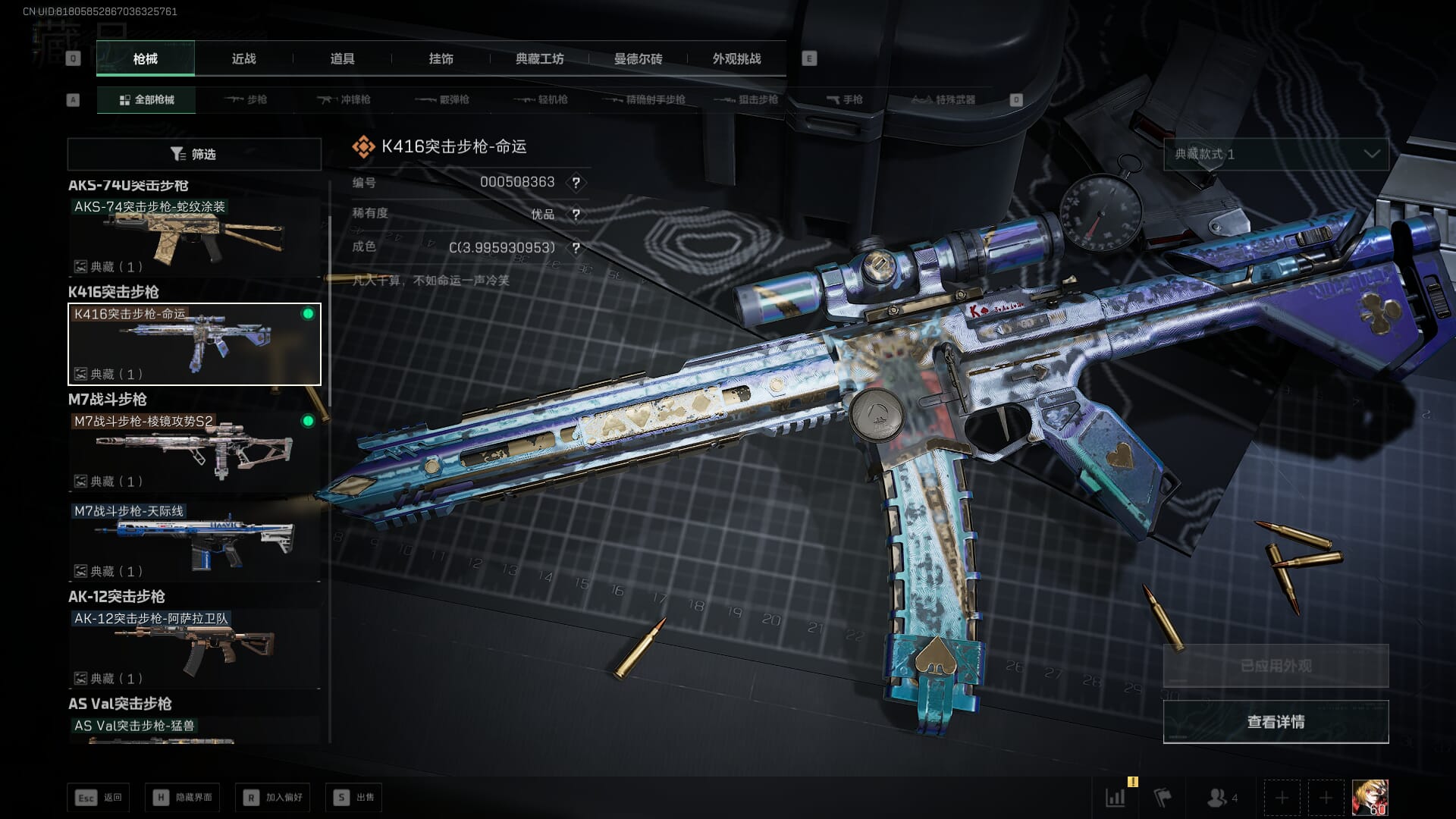
Task: Select the AKS-74 蛇纹涂装 skin
Action: [194, 237]
